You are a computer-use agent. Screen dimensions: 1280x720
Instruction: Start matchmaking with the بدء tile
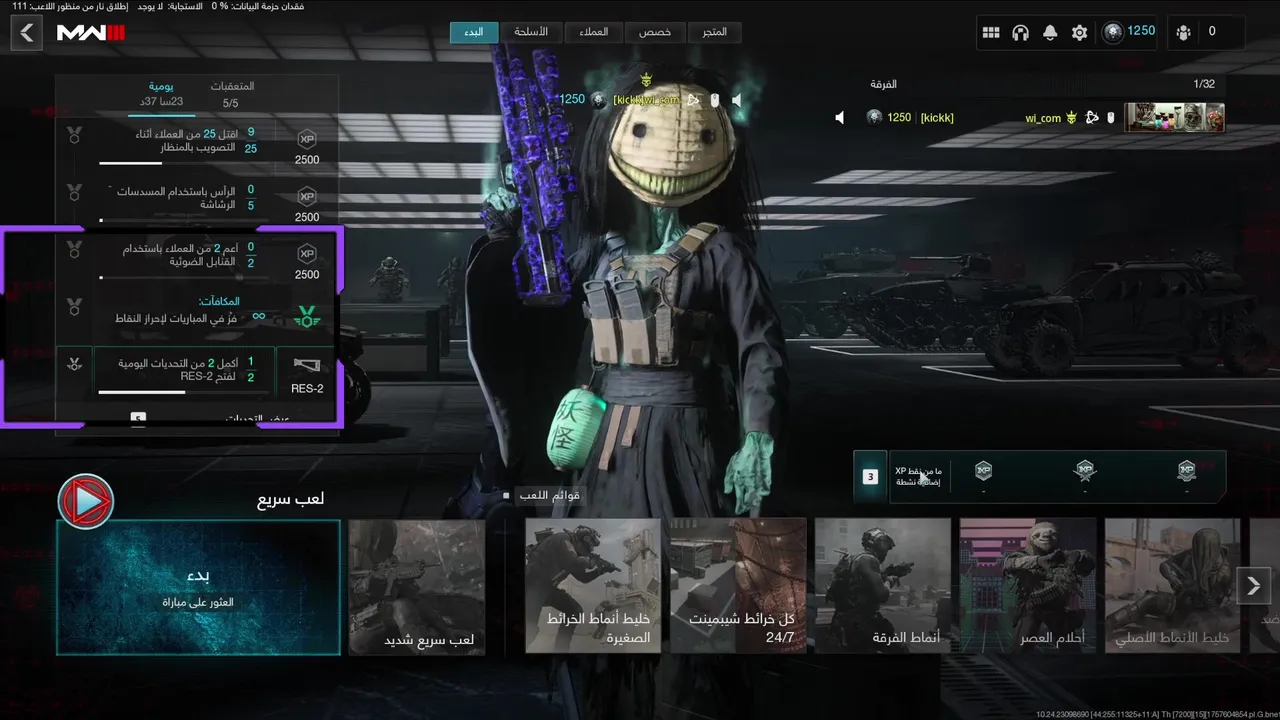(198, 587)
